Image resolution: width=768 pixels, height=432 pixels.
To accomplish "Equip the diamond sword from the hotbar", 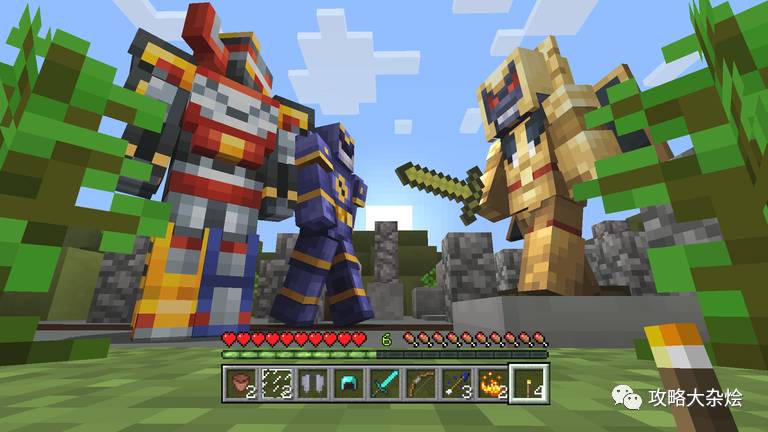I will (x=384, y=382).
